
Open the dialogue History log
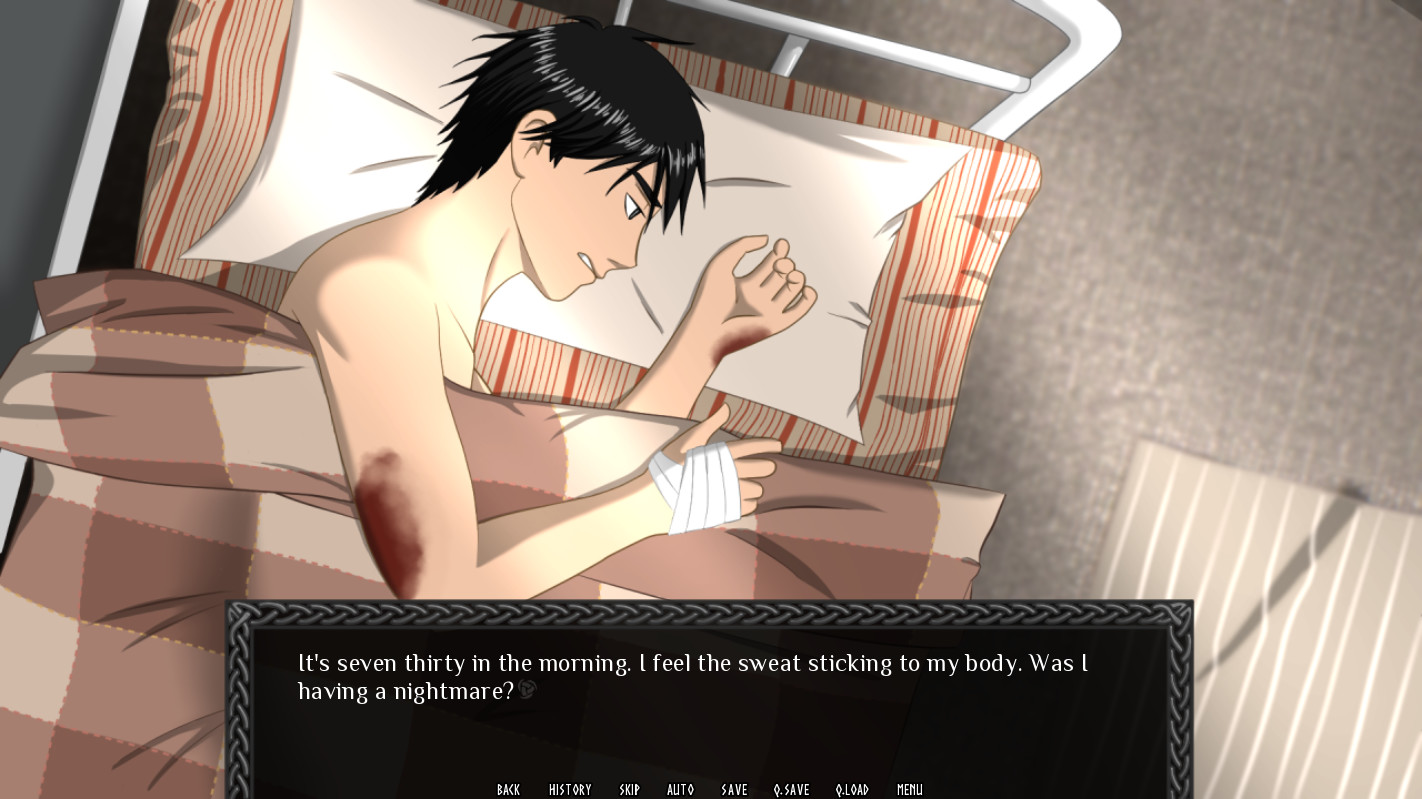[570, 790]
